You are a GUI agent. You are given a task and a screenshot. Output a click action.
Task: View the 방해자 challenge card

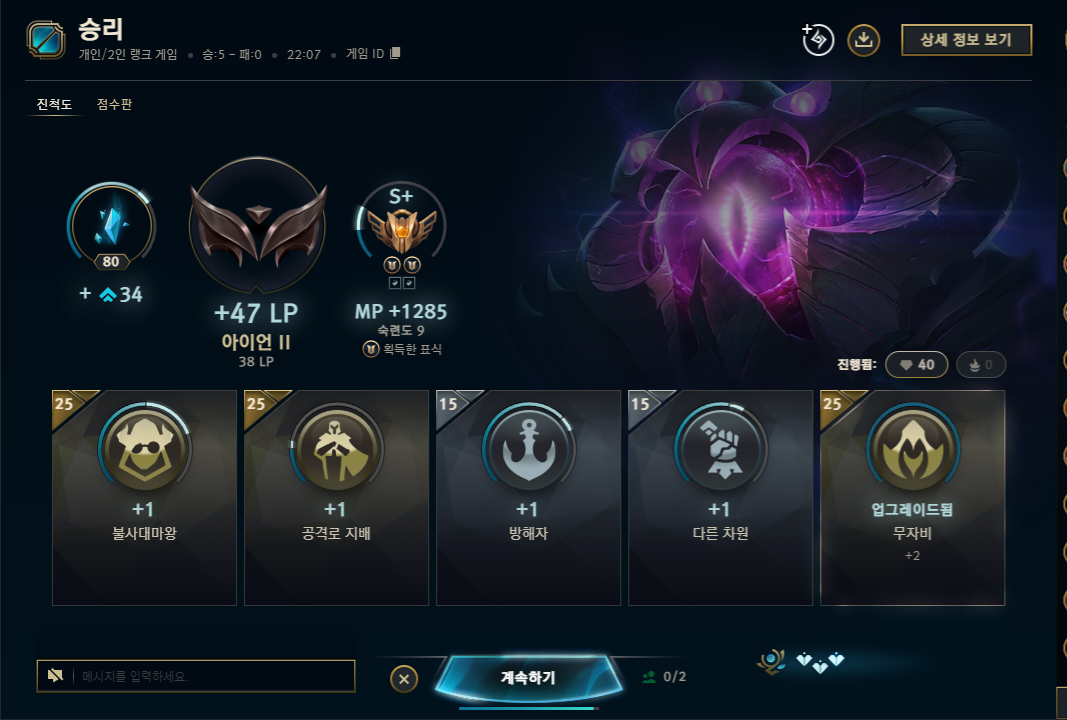point(528,497)
